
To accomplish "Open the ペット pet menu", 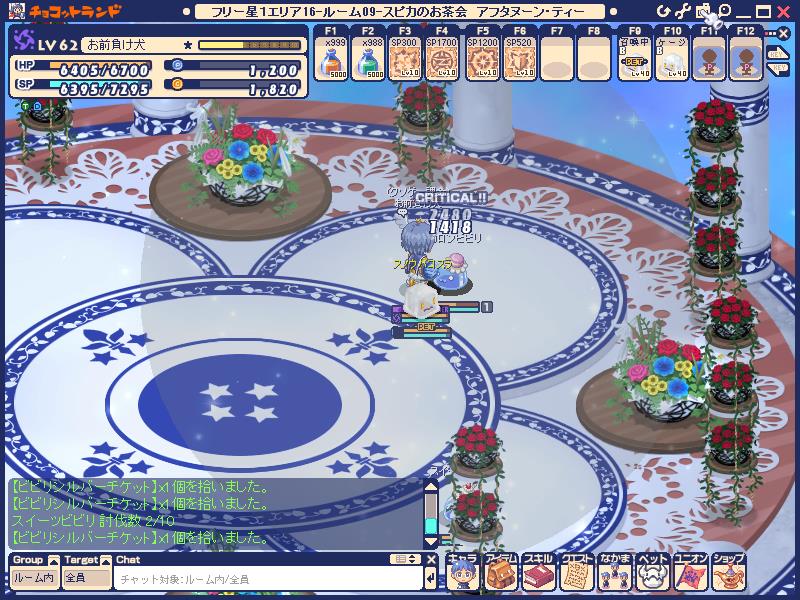I will click(651, 573).
